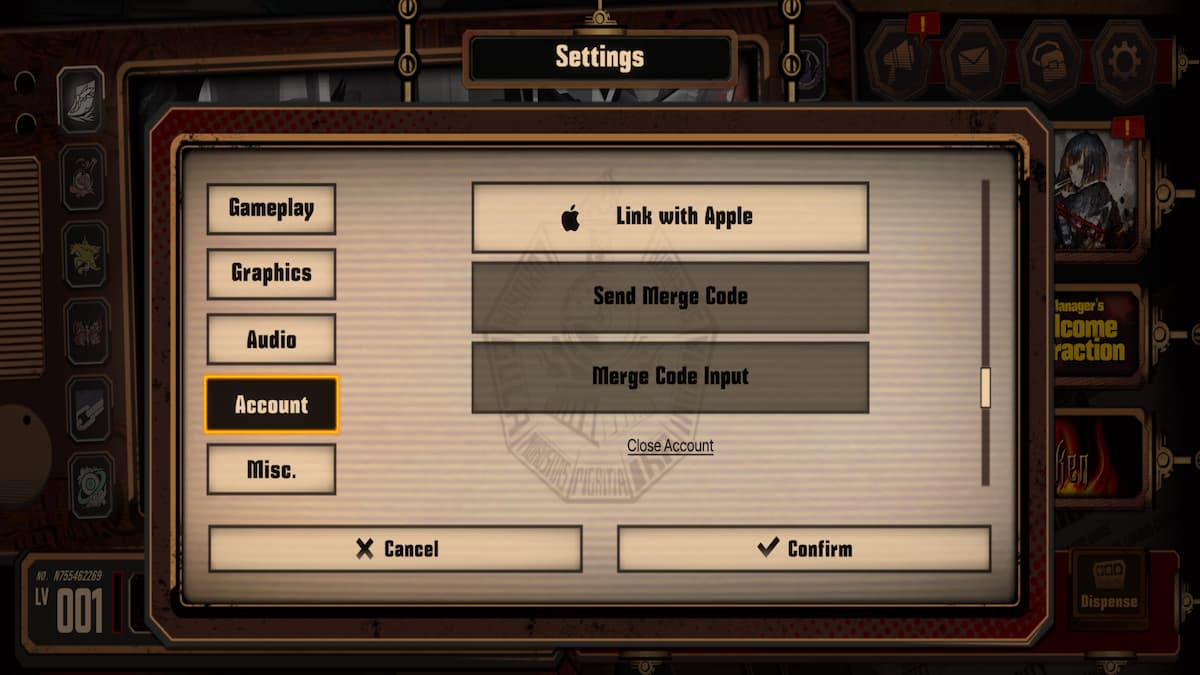Click the settings list scrollbar handle
Viewport: 1200px width, 675px height.
985,387
